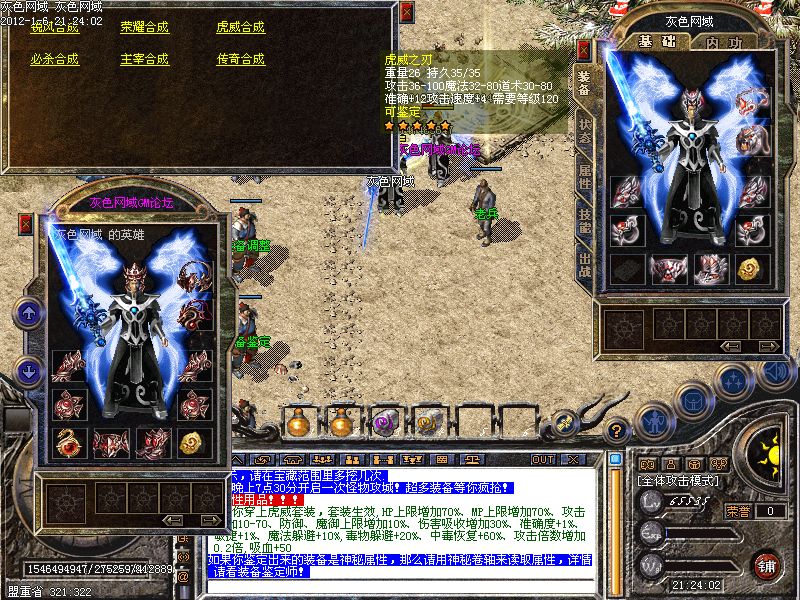Click the hero panel up arrow button
This screenshot has width=800, height=600.
click(x=28, y=313)
